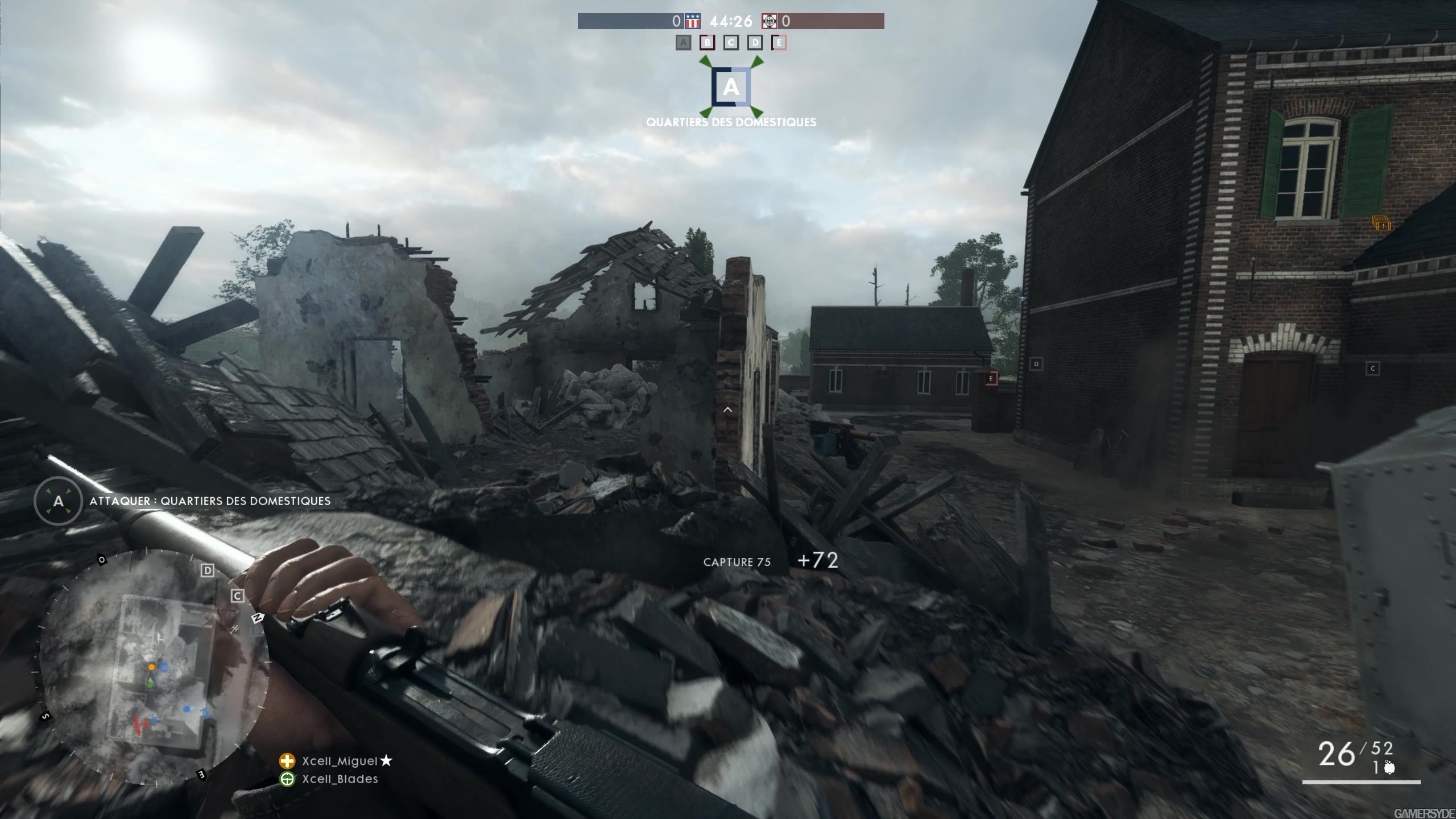Viewport: 1456px width, 819px height.
Task: Click the German iron cross emblem
Action: 769,21
